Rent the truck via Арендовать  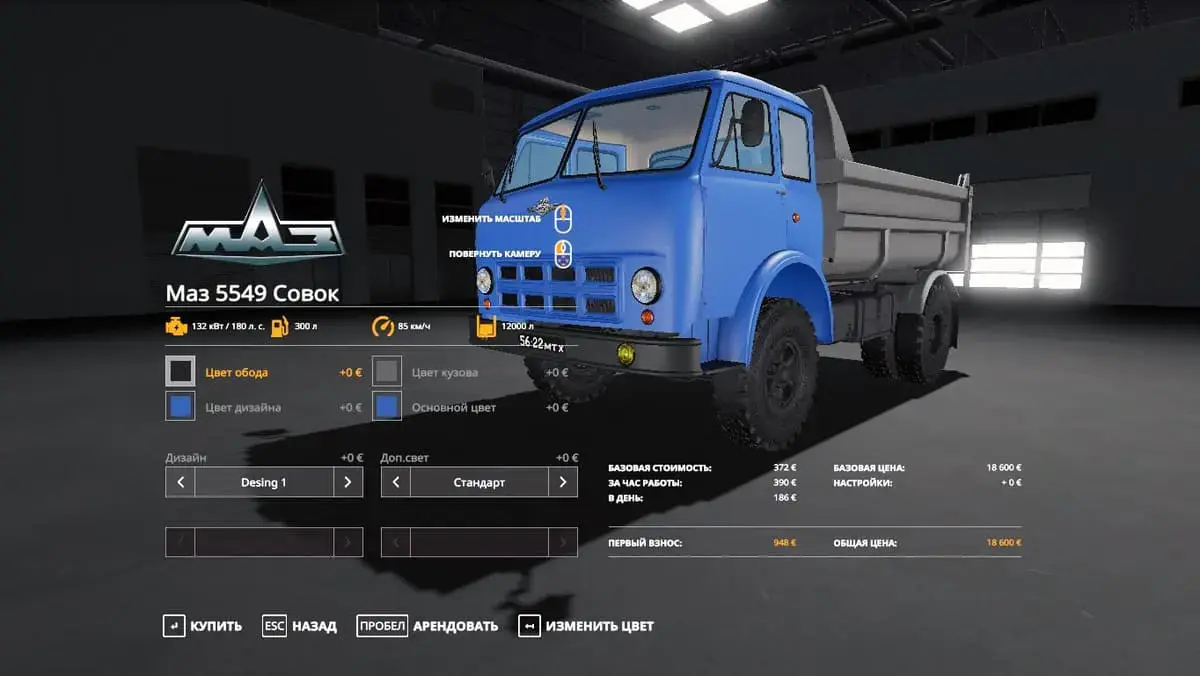click(427, 626)
